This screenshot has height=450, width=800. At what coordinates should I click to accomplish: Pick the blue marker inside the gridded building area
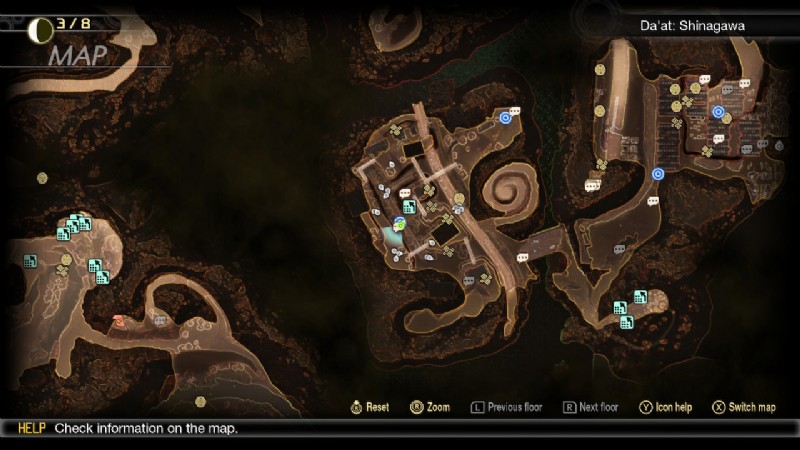(x=718, y=111)
